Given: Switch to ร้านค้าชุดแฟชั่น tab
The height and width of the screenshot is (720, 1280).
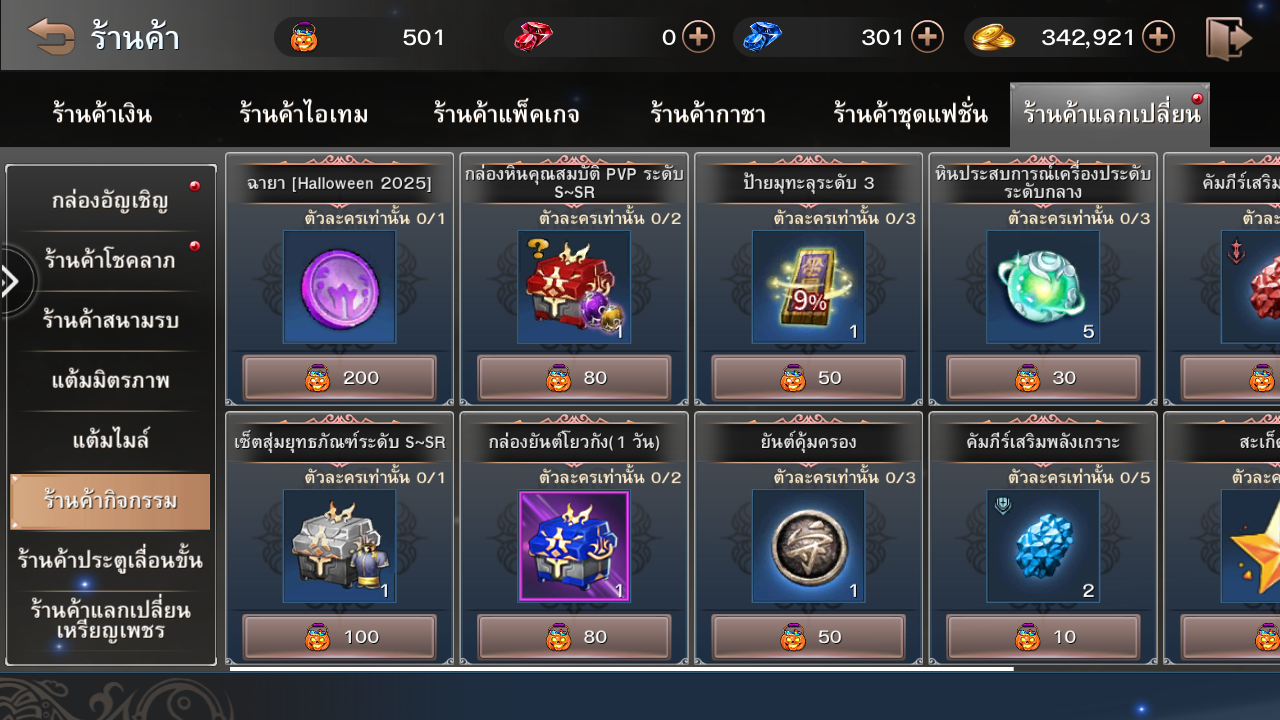Looking at the screenshot, I should click(910, 114).
